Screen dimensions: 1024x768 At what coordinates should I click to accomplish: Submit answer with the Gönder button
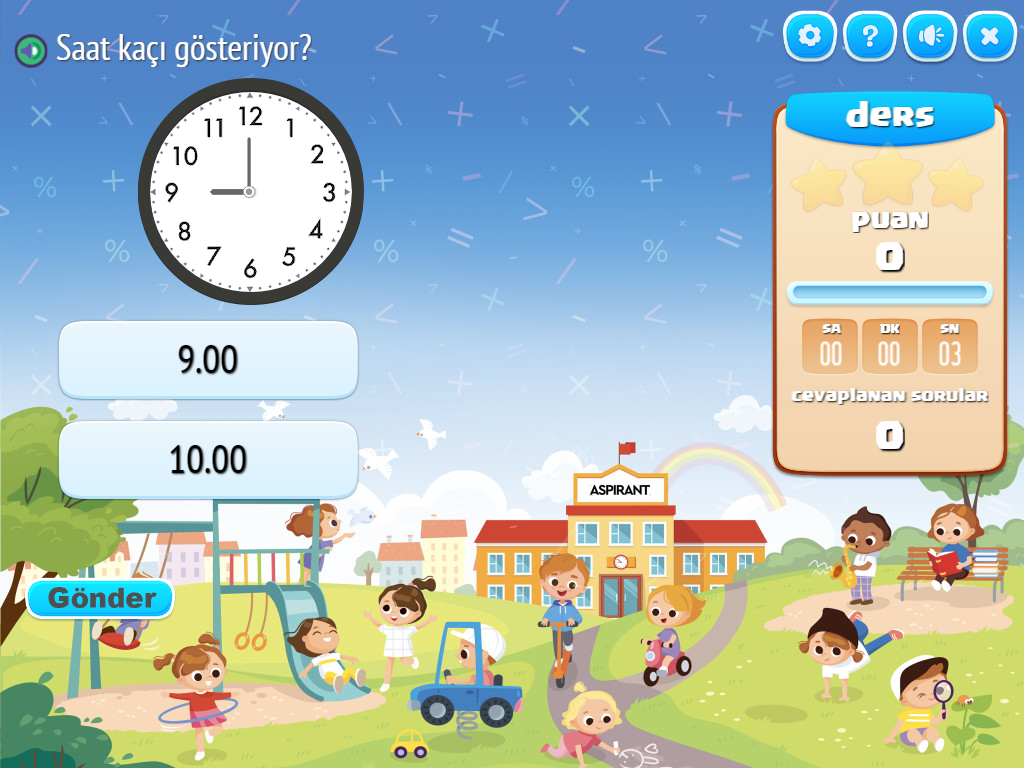pos(101,599)
